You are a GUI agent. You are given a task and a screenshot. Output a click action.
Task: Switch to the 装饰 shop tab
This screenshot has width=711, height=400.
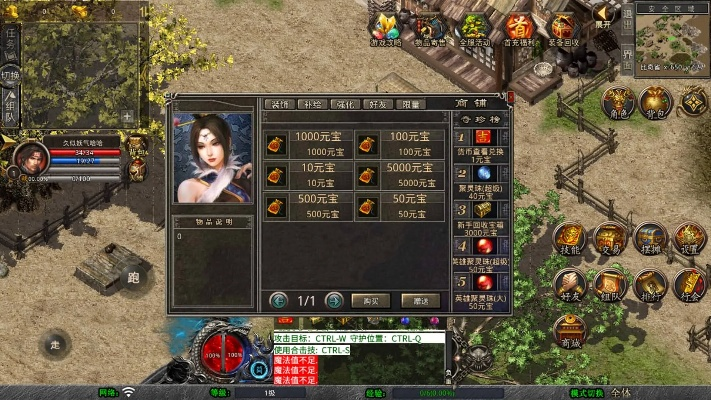tap(280, 104)
